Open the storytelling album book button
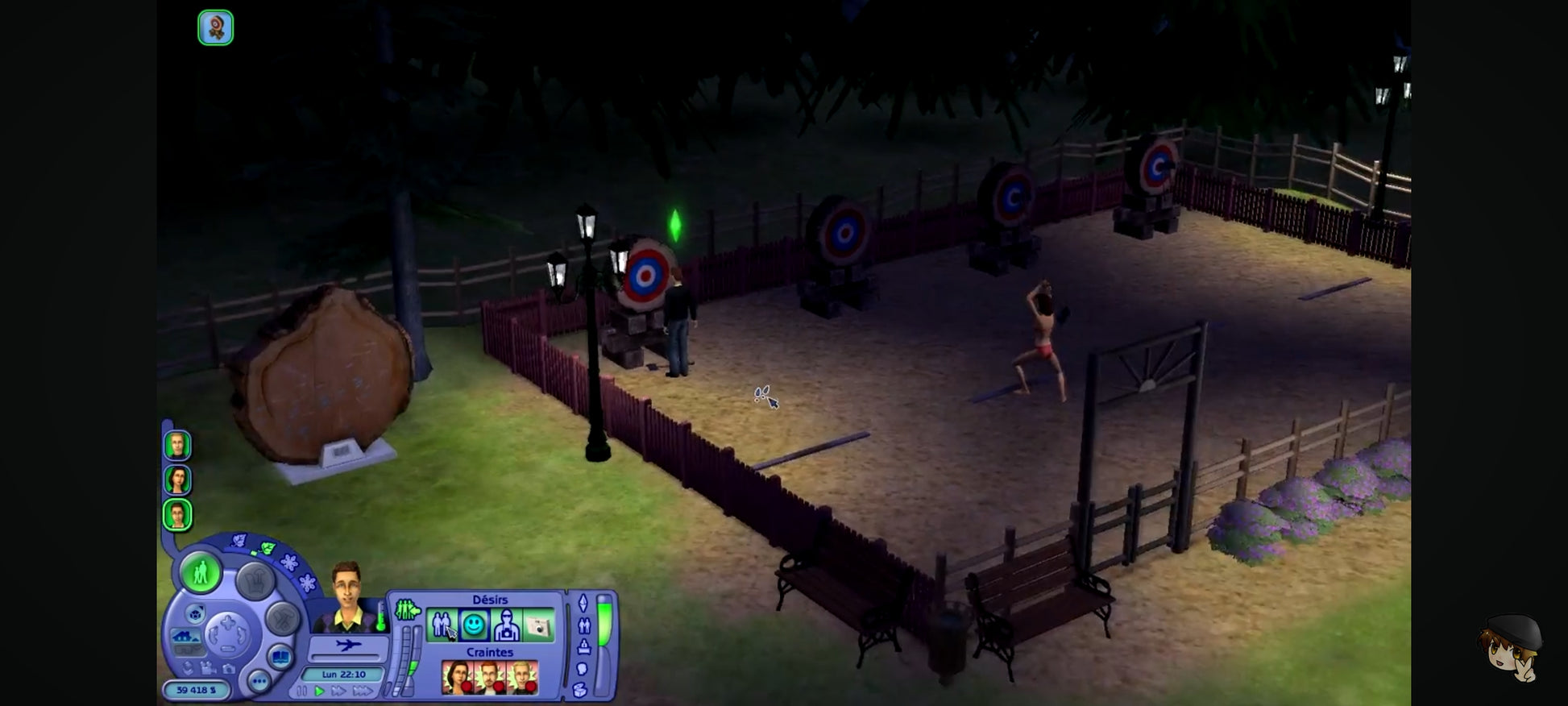 (280, 658)
